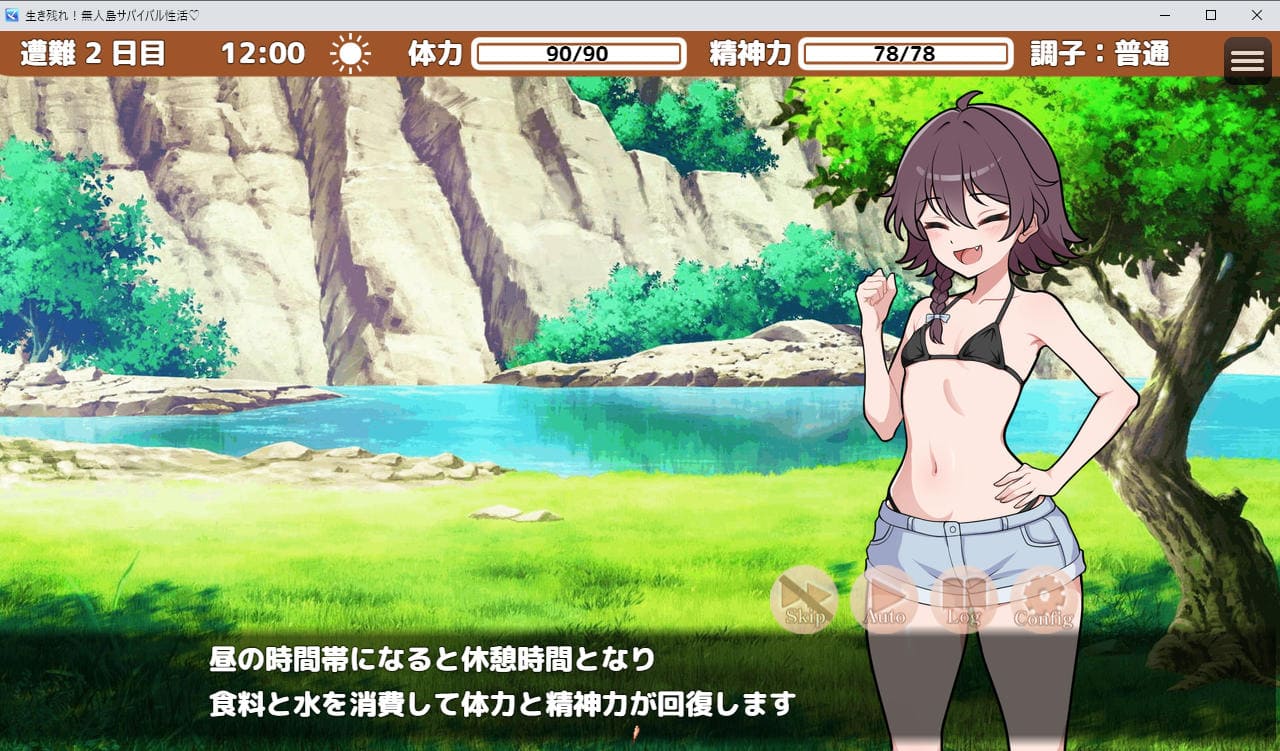Image resolution: width=1280 pixels, height=751 pixels.
Task: Minimize the game window
Action: tap(1165, 15)
